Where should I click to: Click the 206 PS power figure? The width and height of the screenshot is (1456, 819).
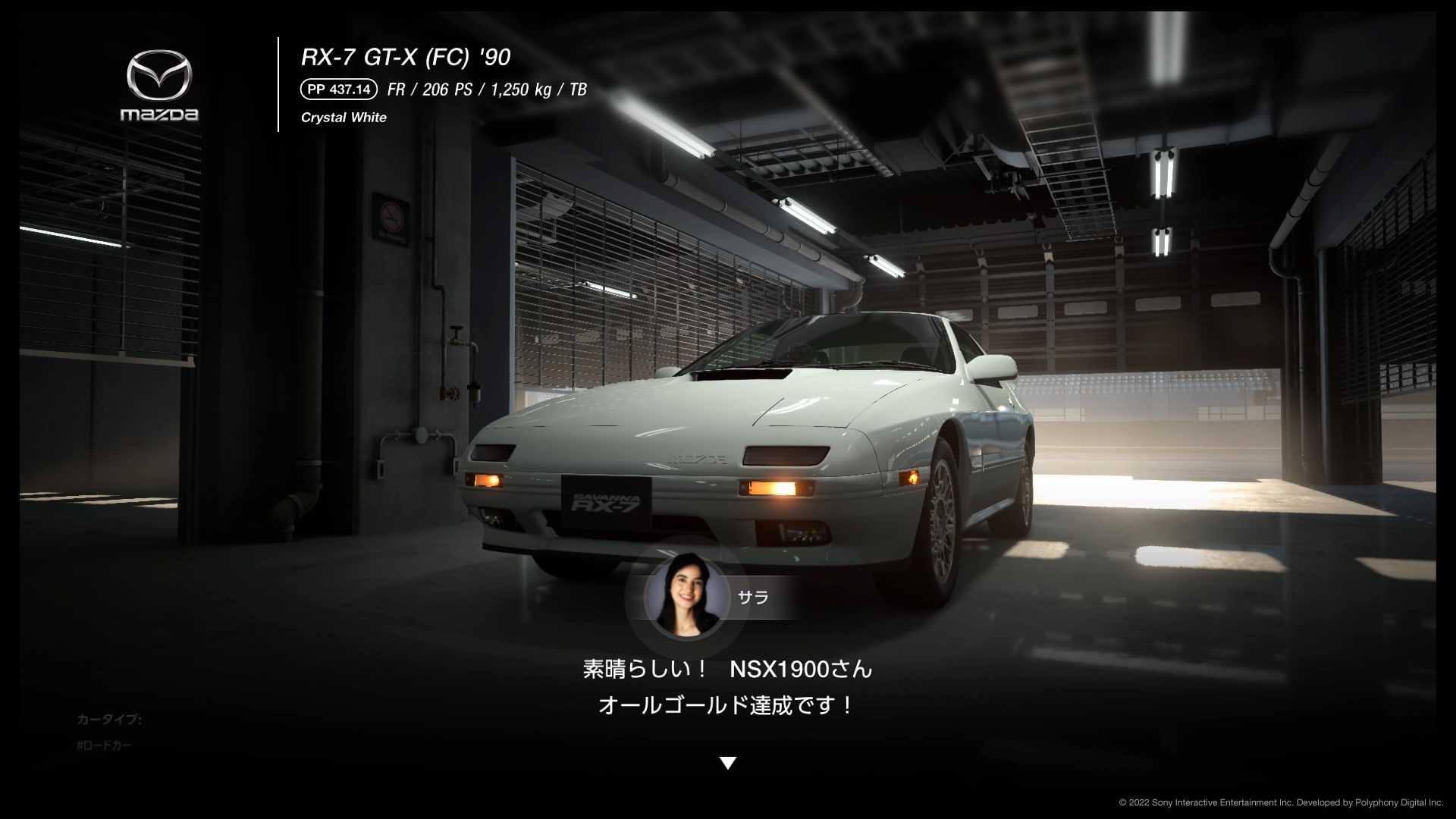pyautogui.click(x=446, y=90)
